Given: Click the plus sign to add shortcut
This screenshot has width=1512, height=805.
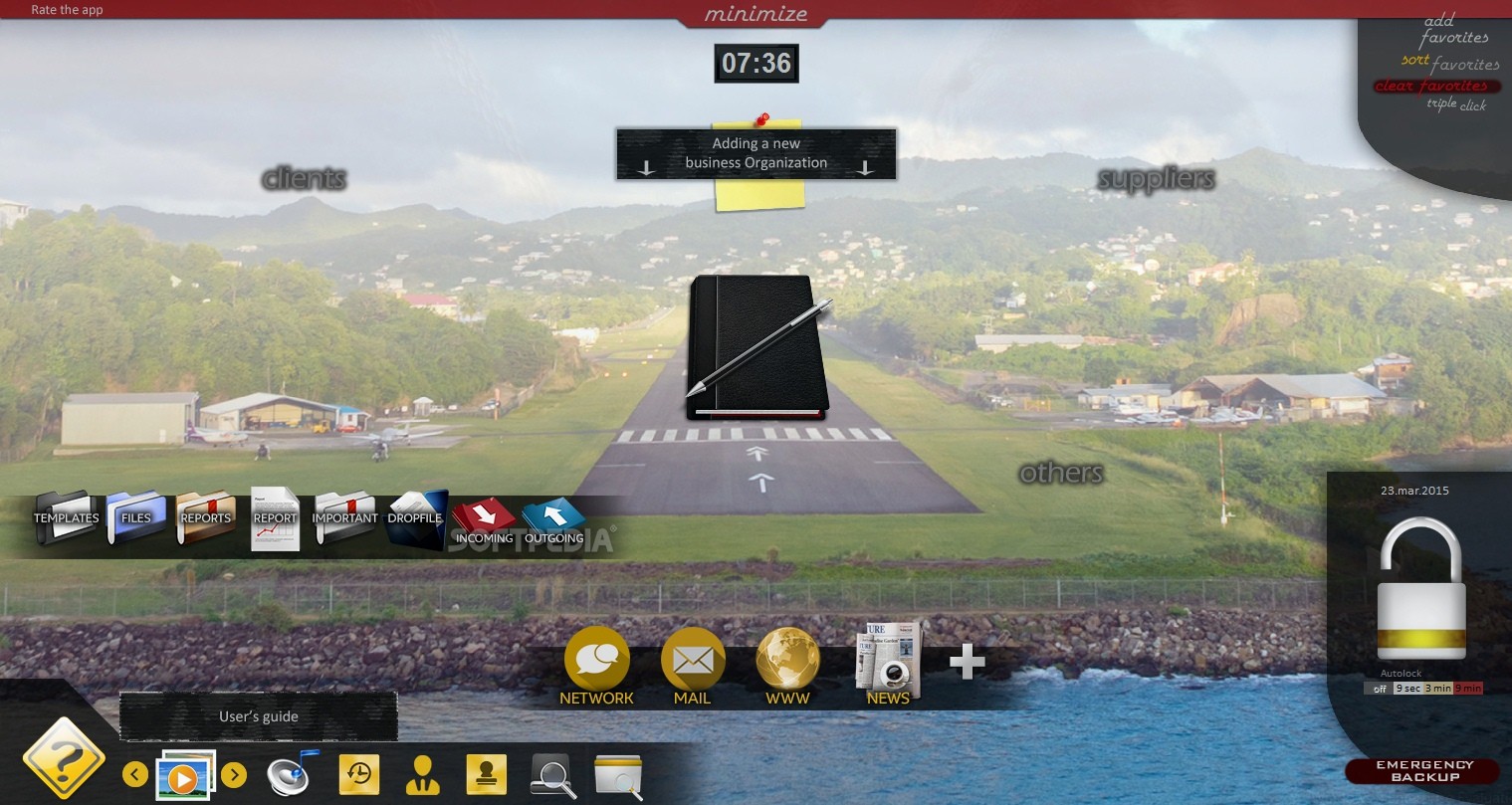Looking at the screenshot, I should 967,662.
